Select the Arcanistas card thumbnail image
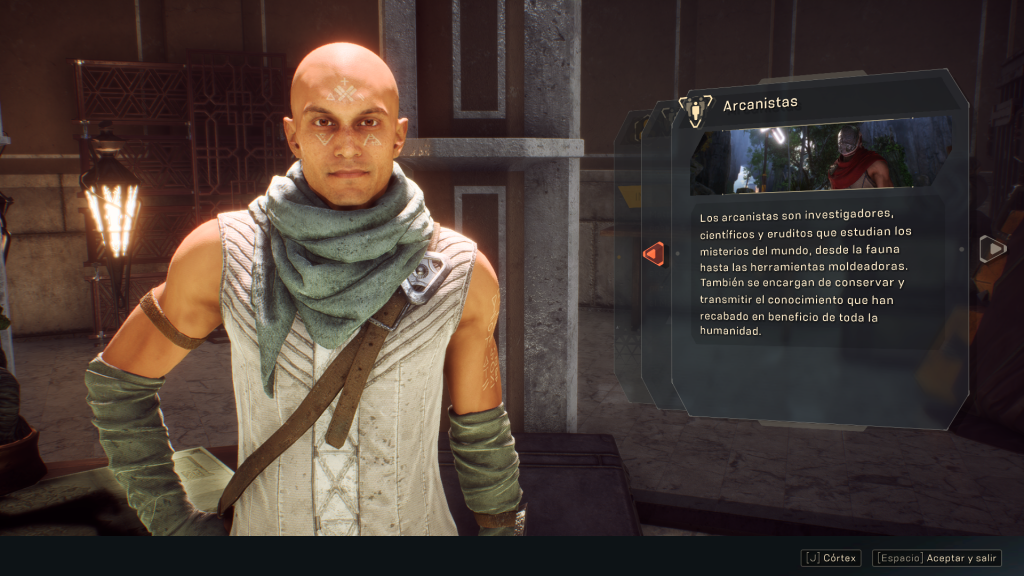This screenshot has height=576, width=1024. (x=820, y=155)
